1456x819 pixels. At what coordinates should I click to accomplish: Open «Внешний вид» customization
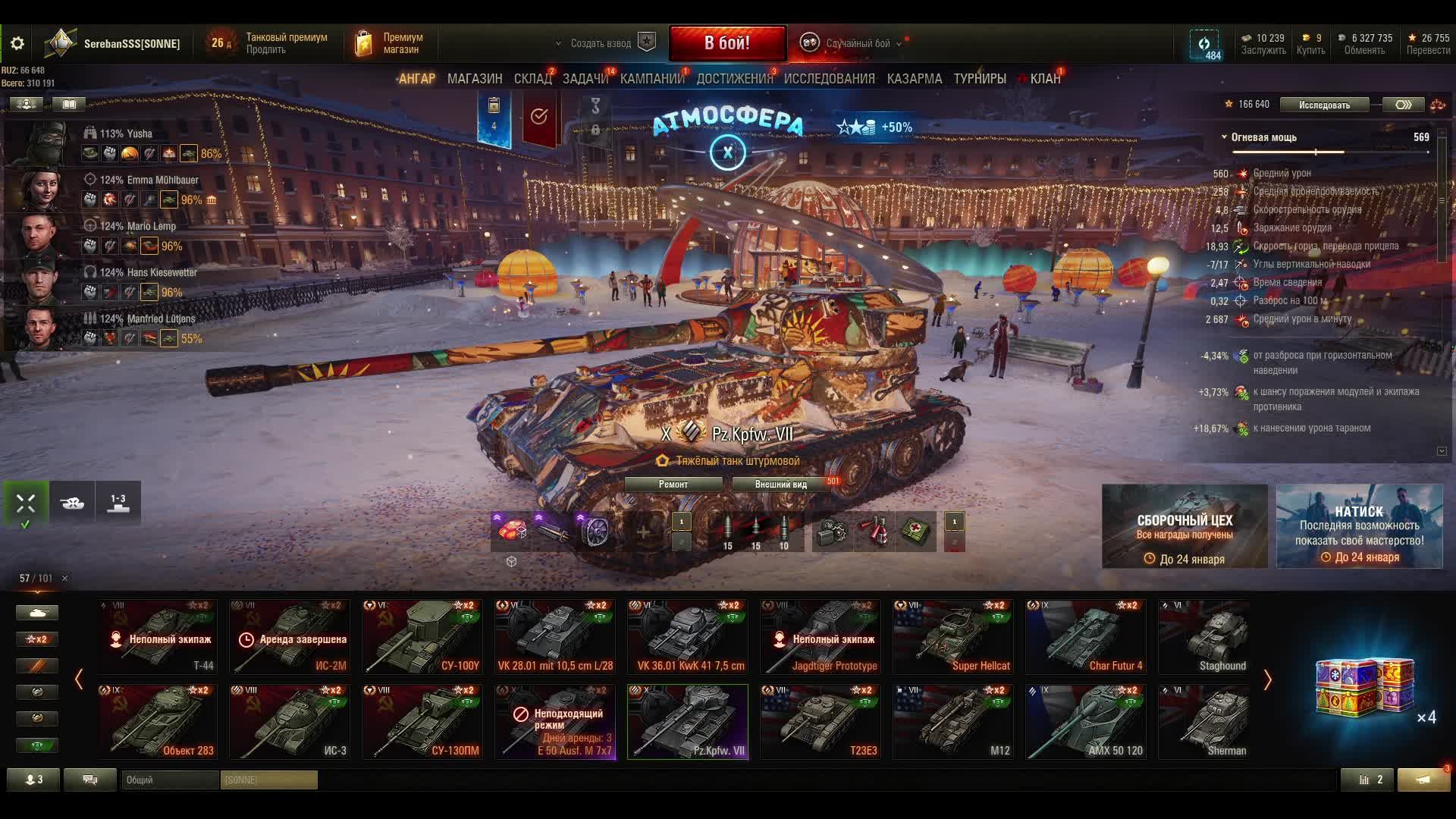point(781,485)
